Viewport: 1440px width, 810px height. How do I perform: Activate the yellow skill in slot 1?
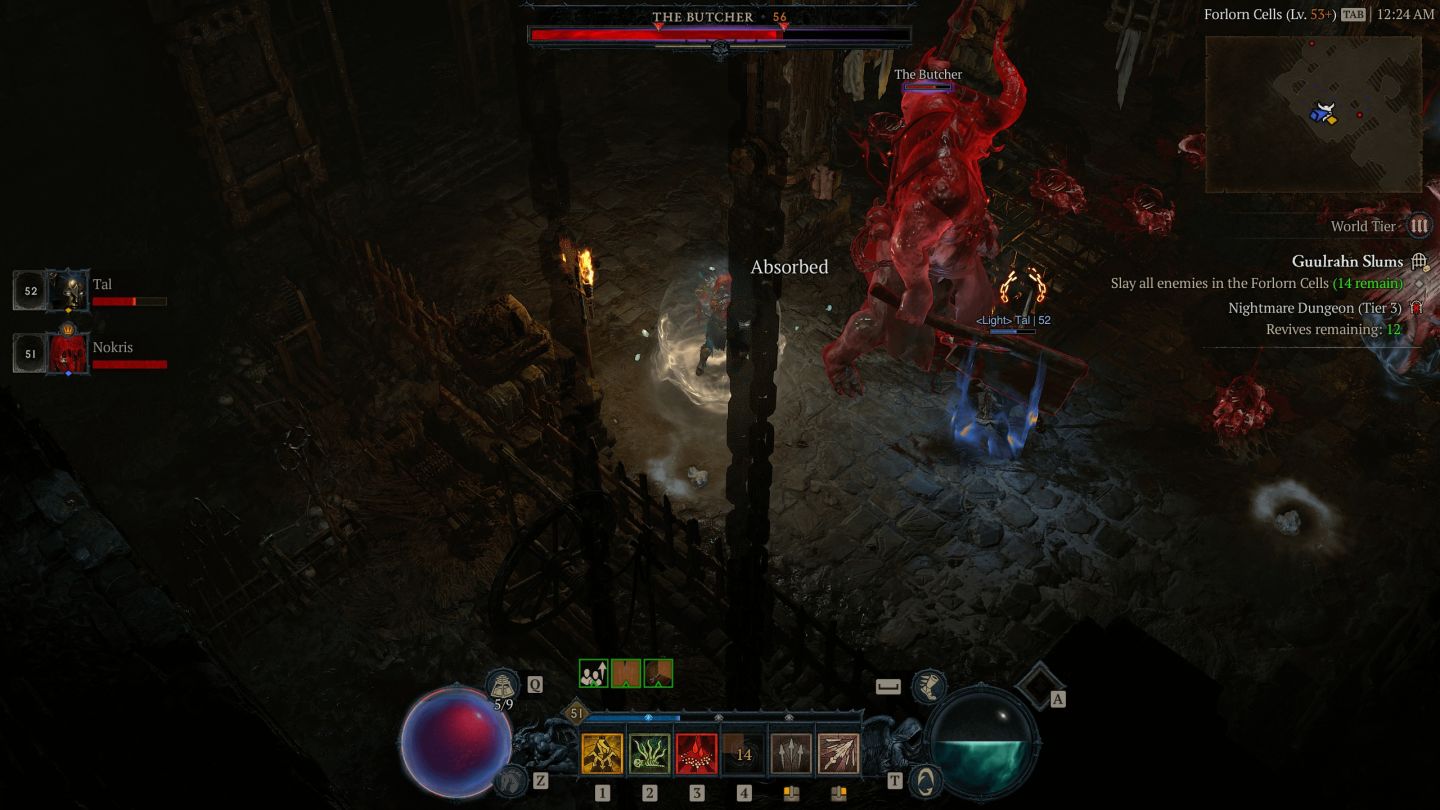(x=602, y=755)
